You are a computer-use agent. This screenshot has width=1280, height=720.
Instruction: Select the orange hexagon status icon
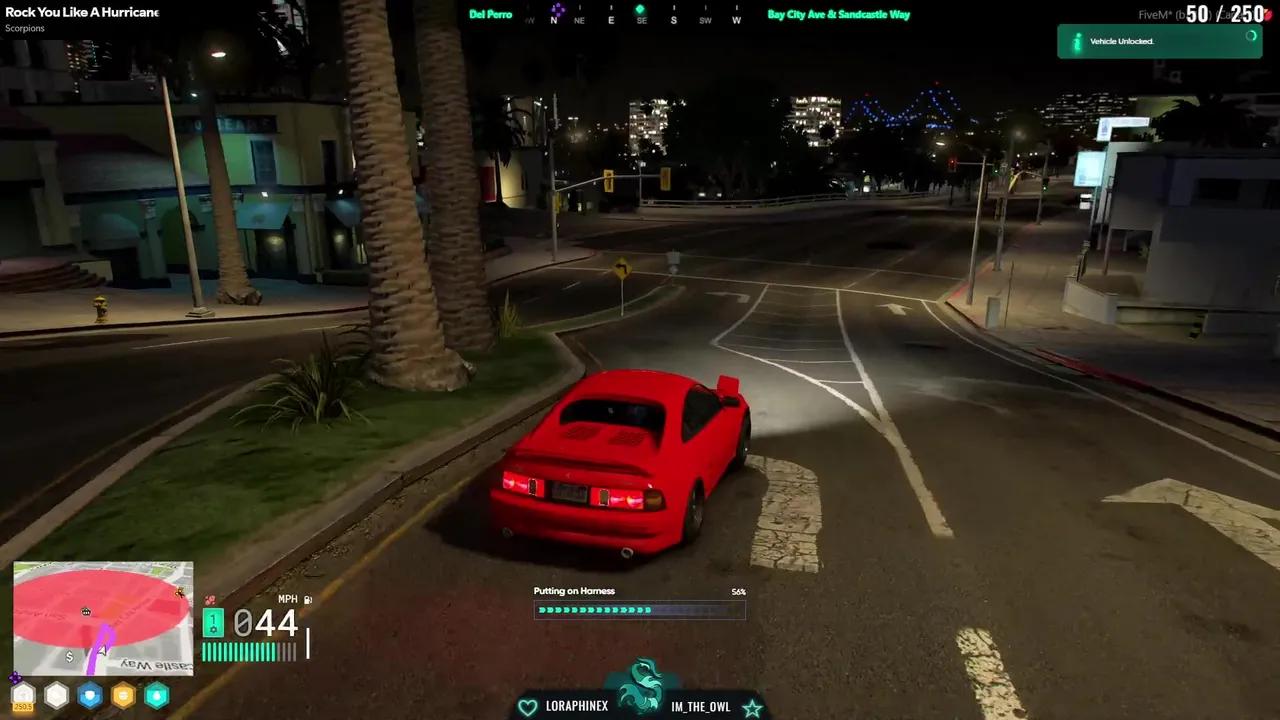pos(124,695)
